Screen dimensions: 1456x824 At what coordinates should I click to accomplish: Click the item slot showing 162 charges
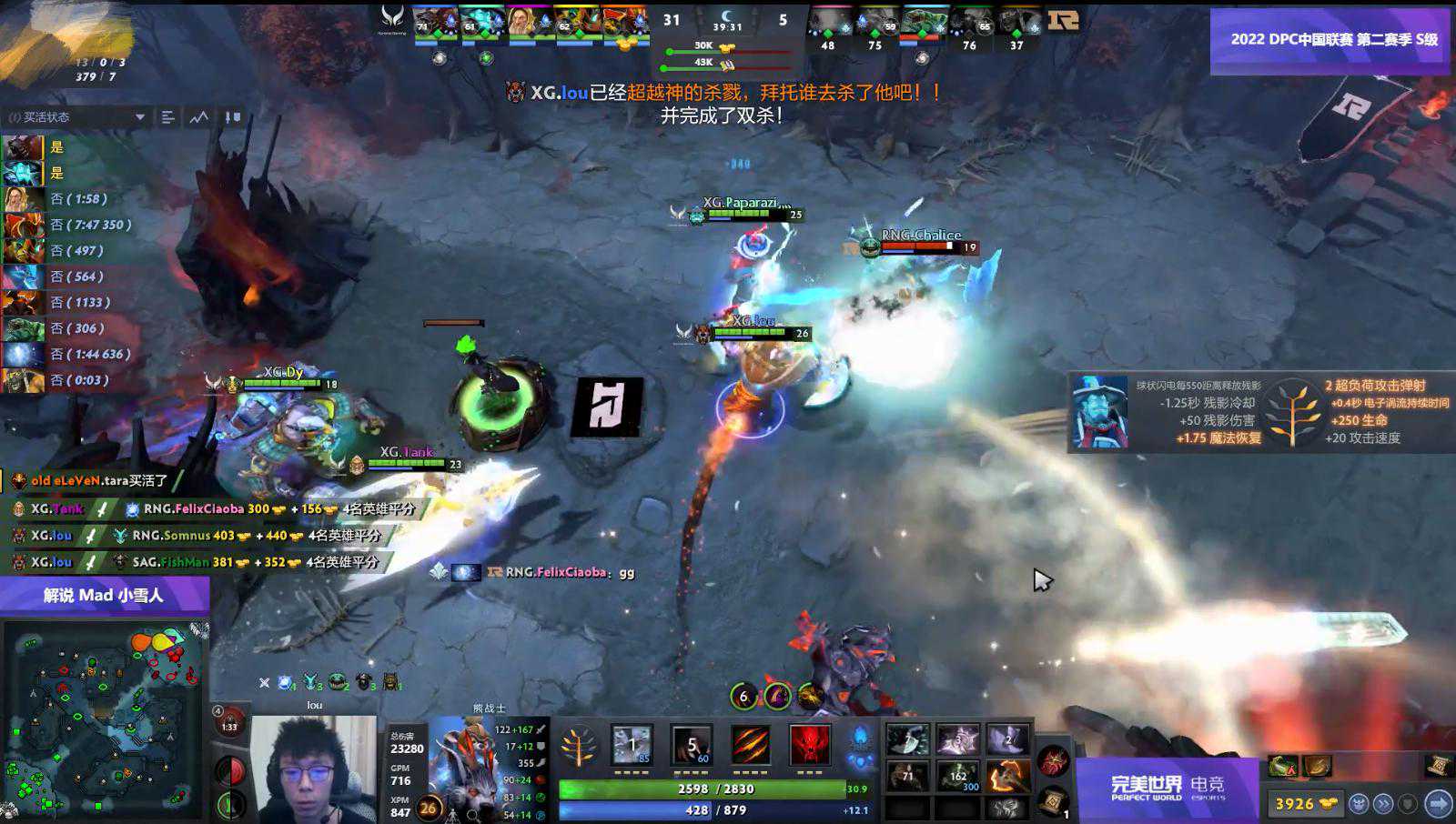[958, 776]
